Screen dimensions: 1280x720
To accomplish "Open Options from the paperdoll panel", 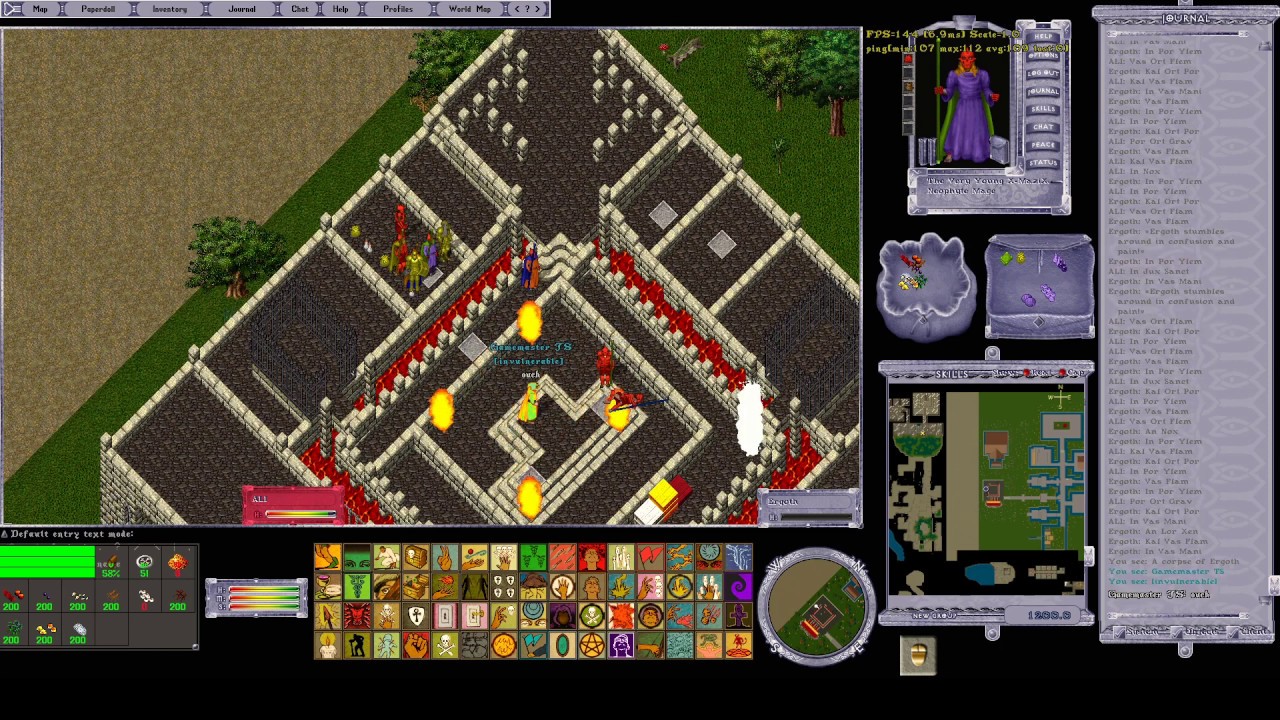I will click(x=1043, y=55).
